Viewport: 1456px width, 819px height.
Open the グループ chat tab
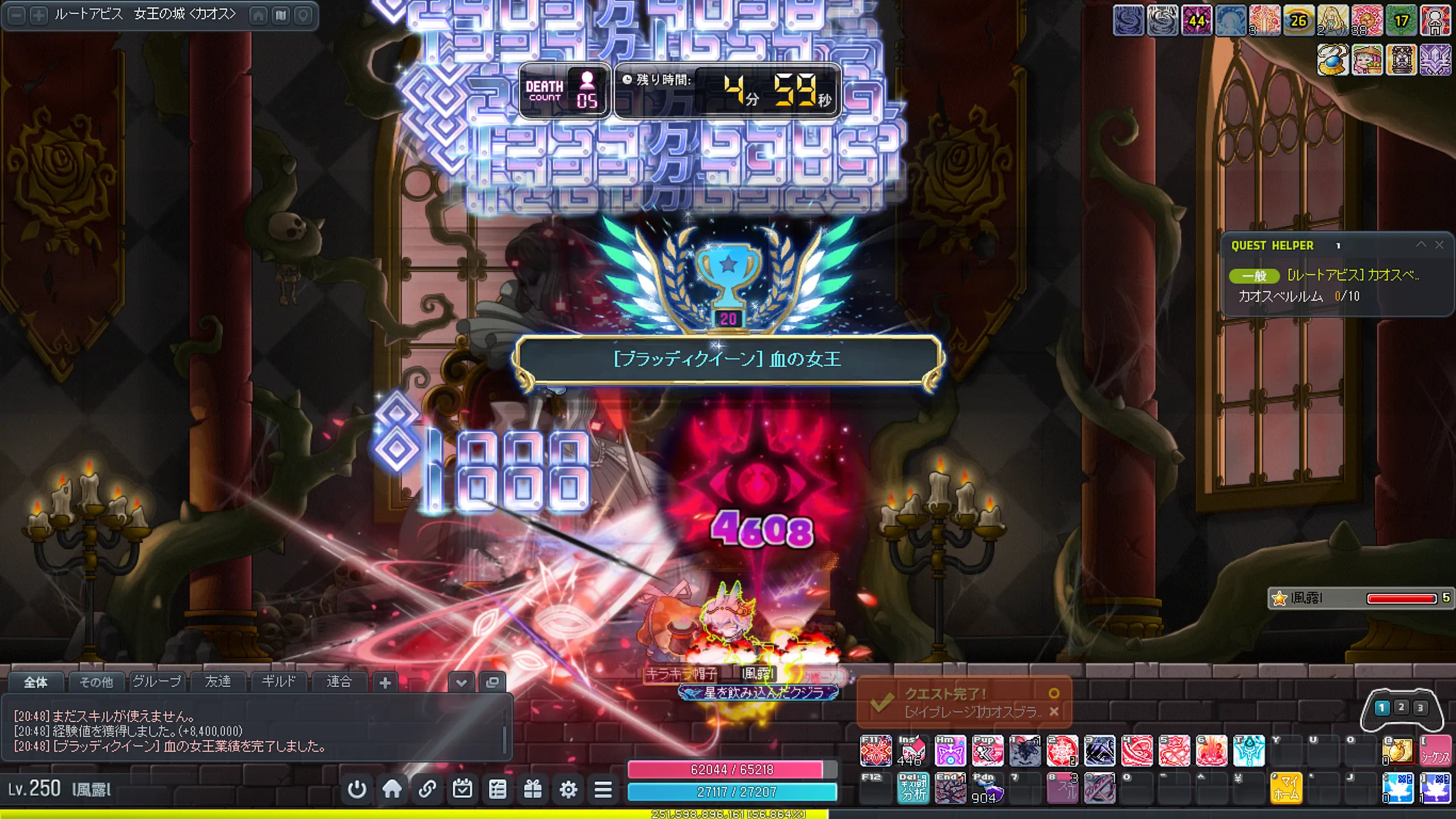pyautogui.click(x=157, y=681)
